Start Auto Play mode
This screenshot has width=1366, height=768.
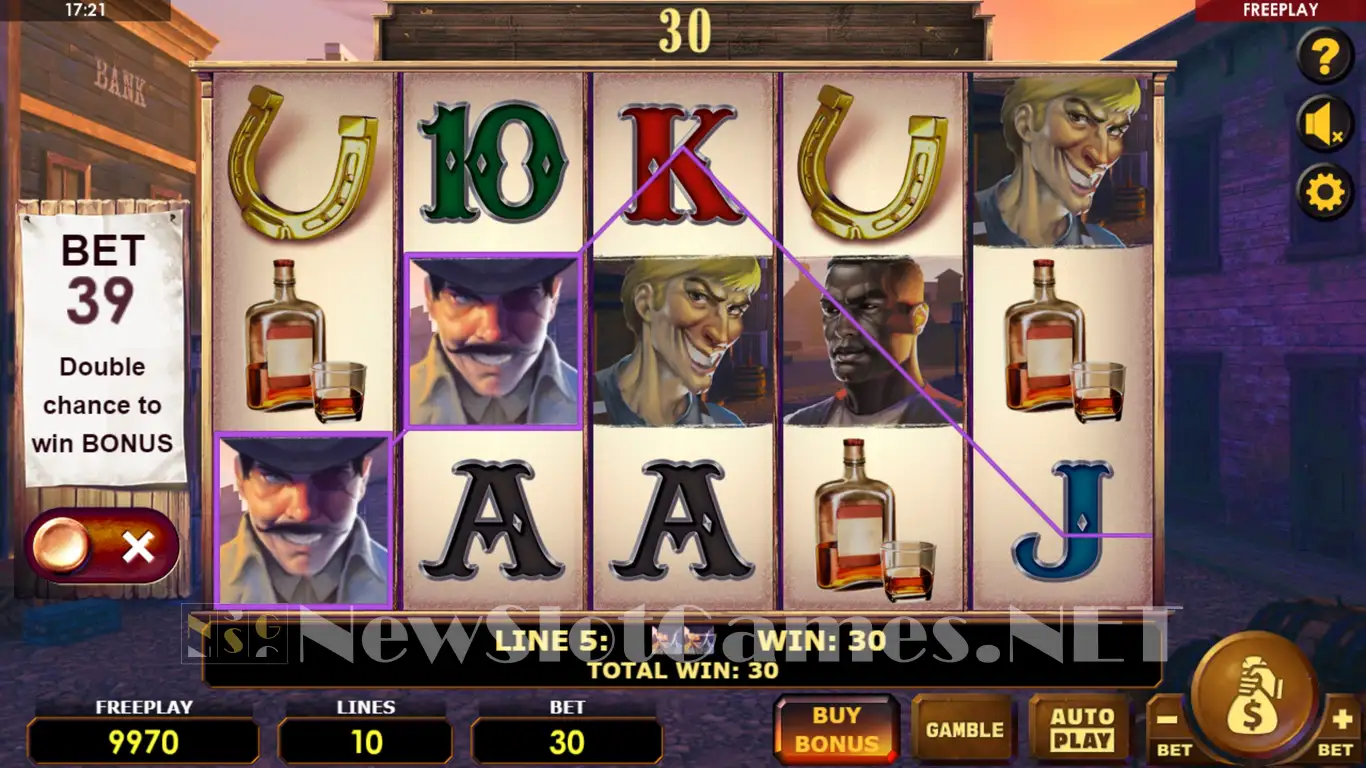click(1081, 729)
